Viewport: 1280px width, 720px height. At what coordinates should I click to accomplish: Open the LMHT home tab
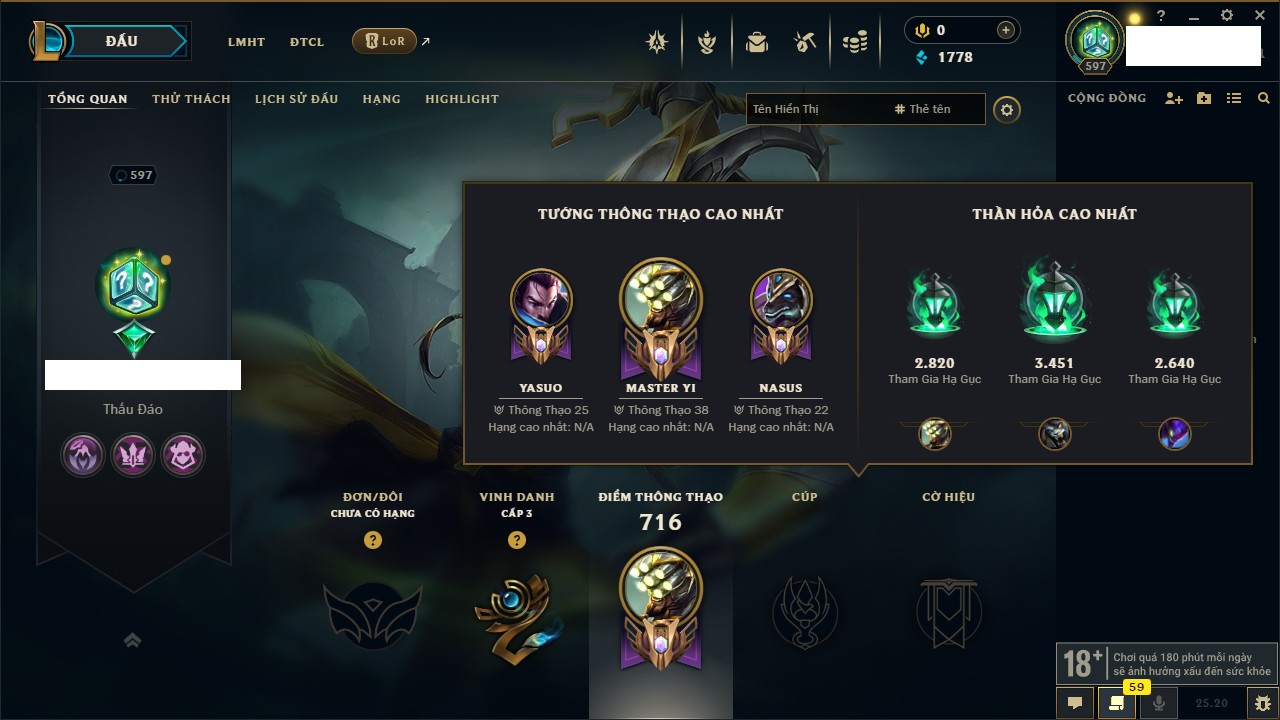click(246, 42)
